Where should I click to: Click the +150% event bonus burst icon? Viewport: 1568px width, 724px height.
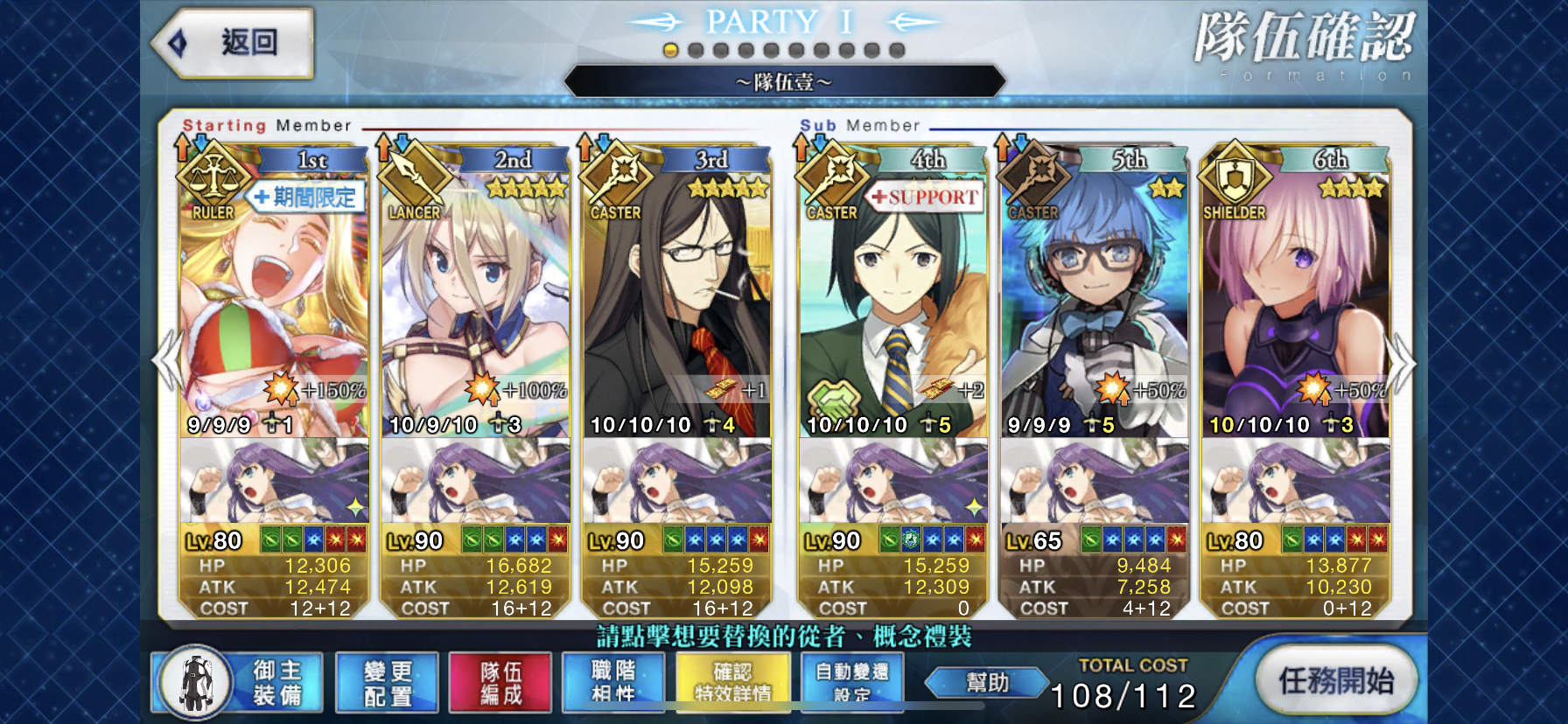tap(281, 391)
